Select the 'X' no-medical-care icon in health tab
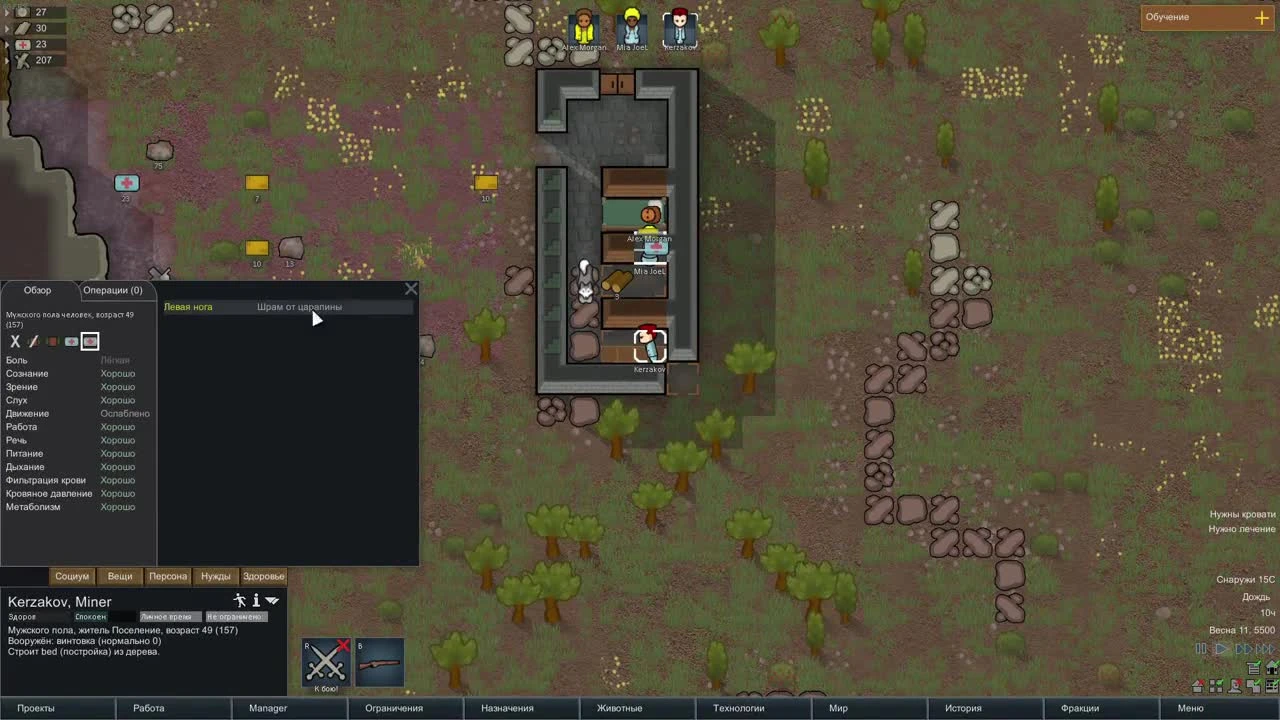1280x720 pixels. [15, 341]
